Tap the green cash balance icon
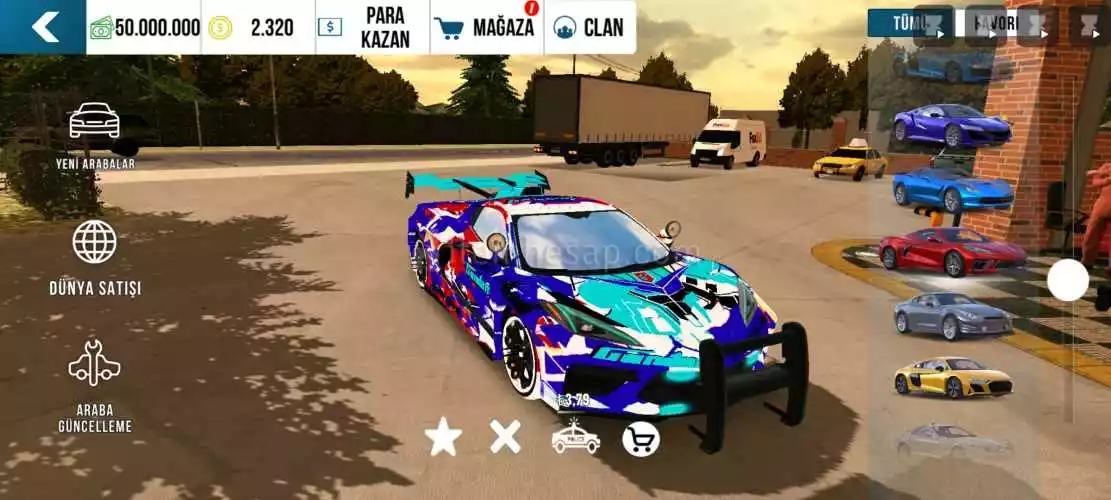Viewport: 1111px width, 500px height. coord(101,27)
